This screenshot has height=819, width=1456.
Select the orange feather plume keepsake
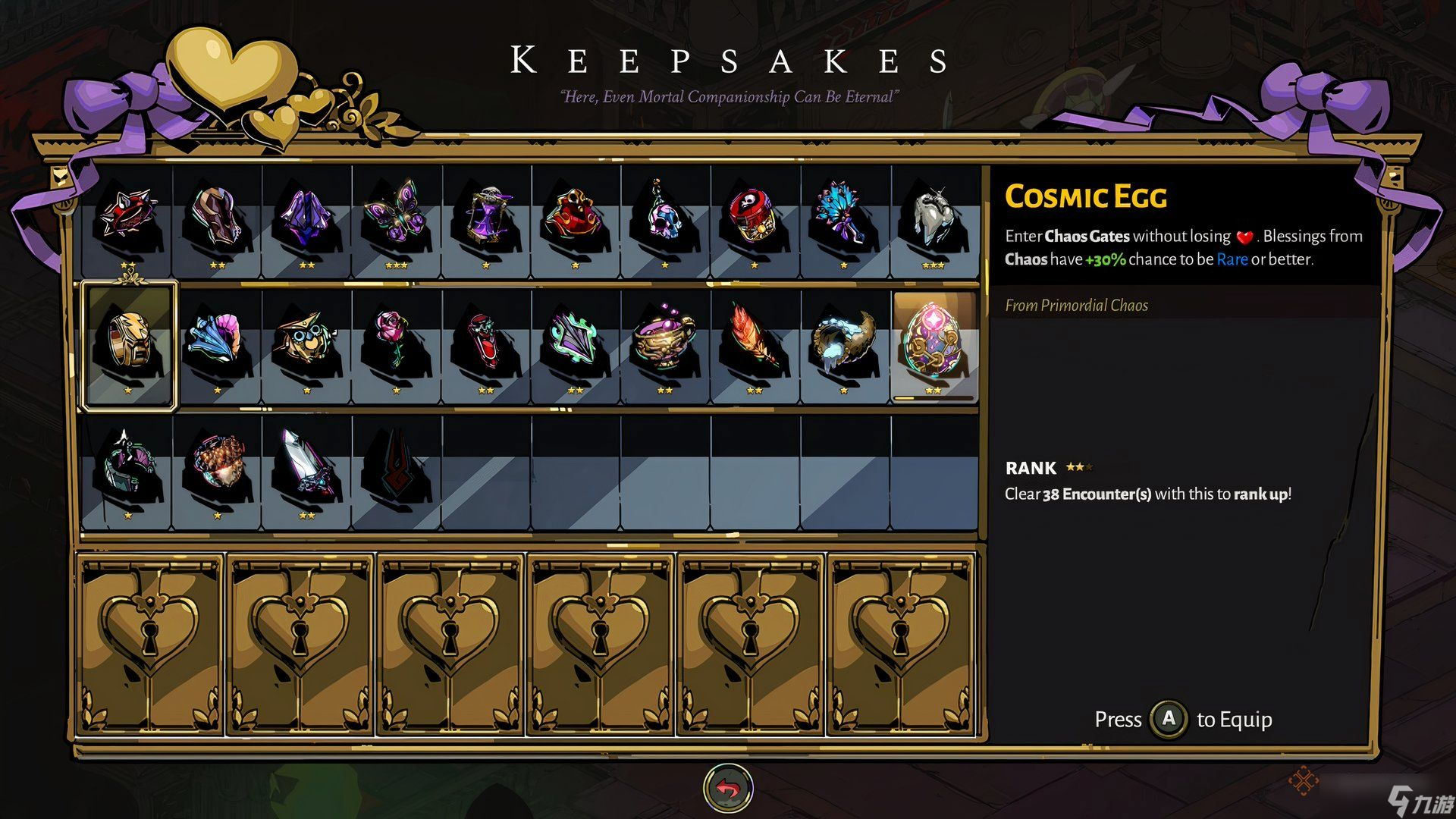tap(755, 346)
